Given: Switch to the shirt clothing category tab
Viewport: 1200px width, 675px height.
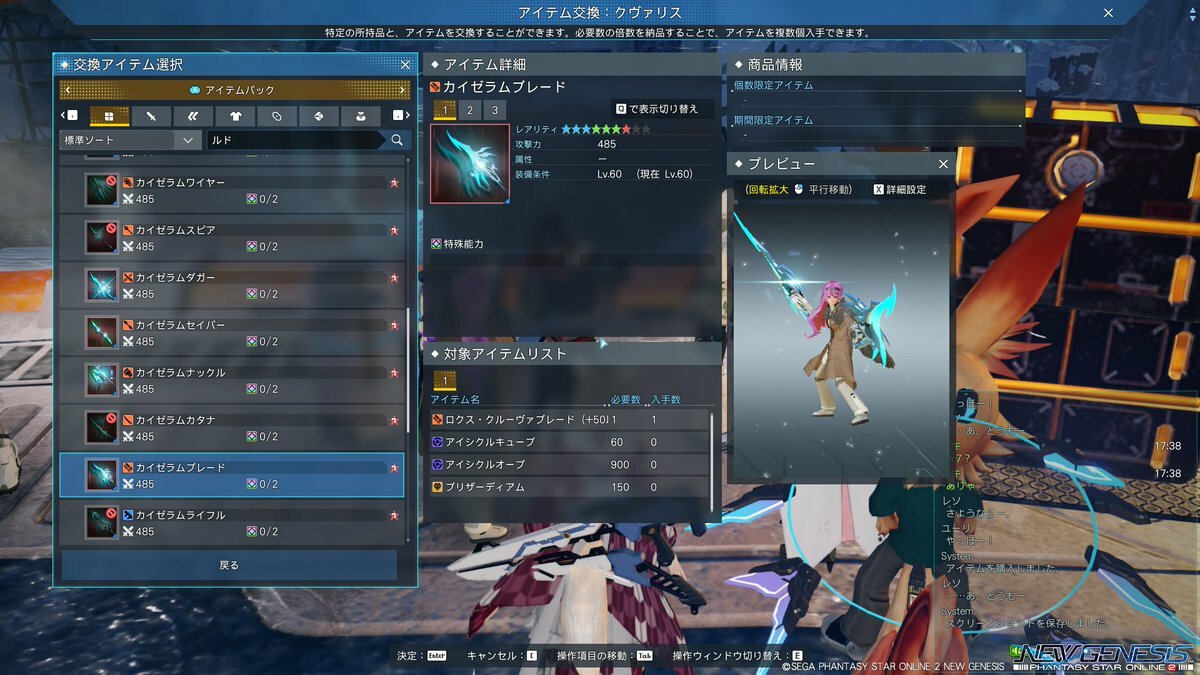Looking at the screenshot, I should pyautogui.click(x=235, y=116).
